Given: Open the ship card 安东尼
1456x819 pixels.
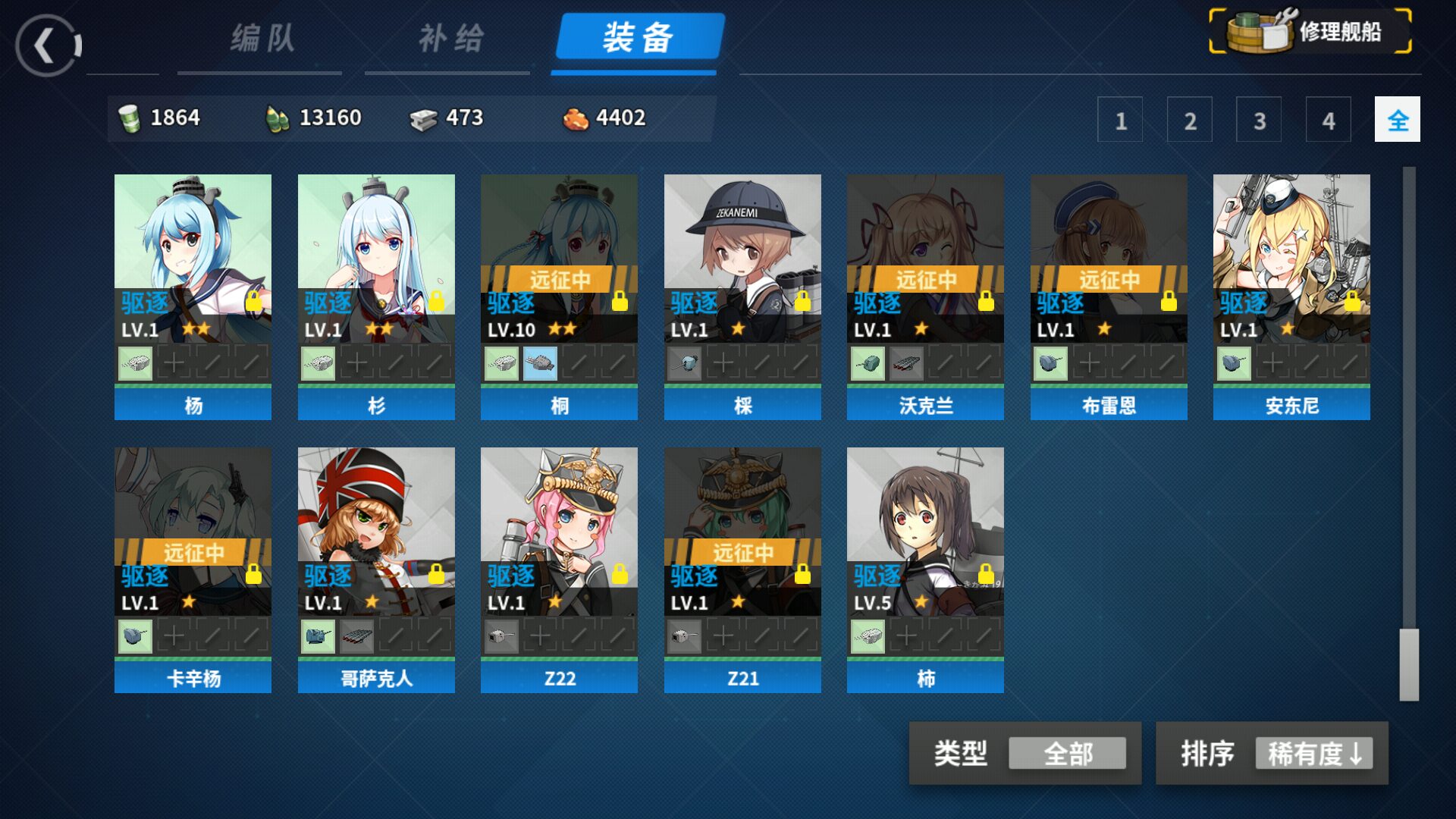Looking at the screenshot, I should (x=1291, y=296).
